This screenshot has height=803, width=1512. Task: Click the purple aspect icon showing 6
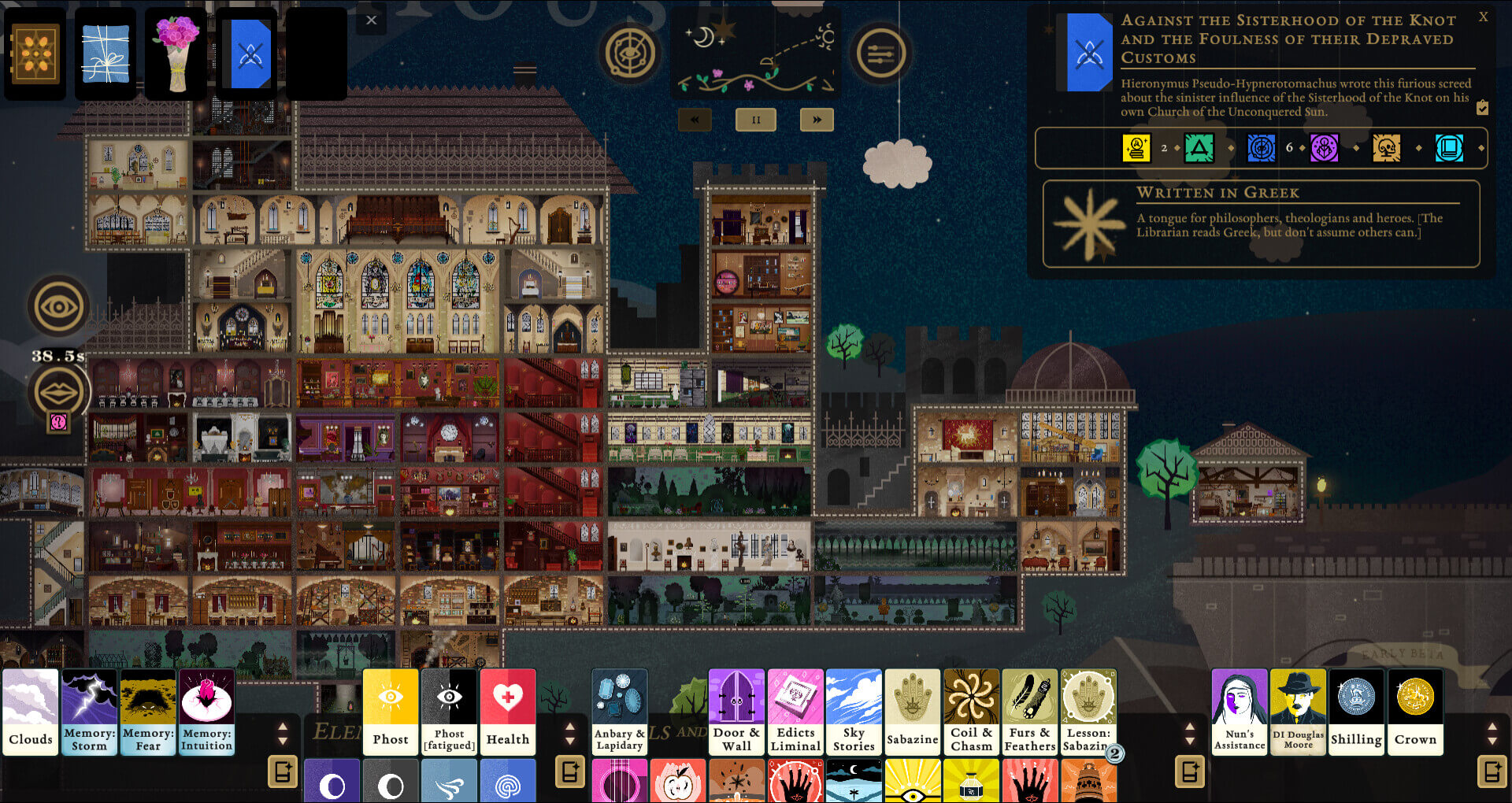click(1324, 147)
